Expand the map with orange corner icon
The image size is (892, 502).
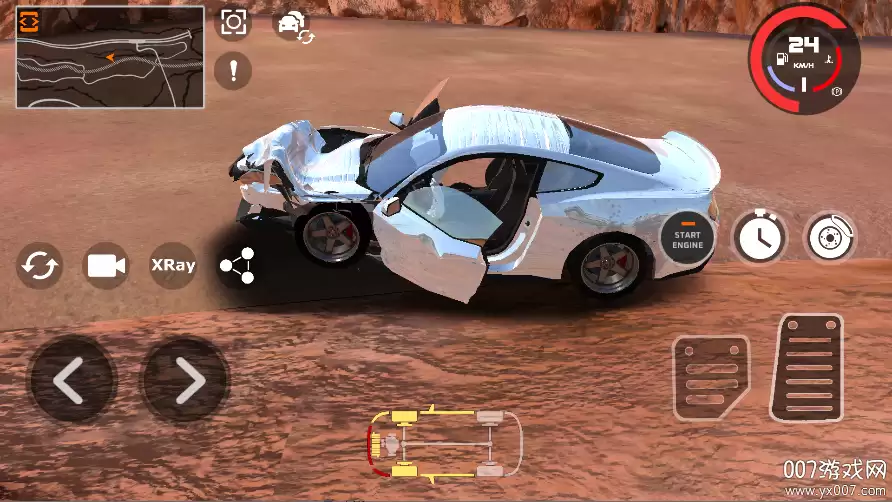(29, 19)
